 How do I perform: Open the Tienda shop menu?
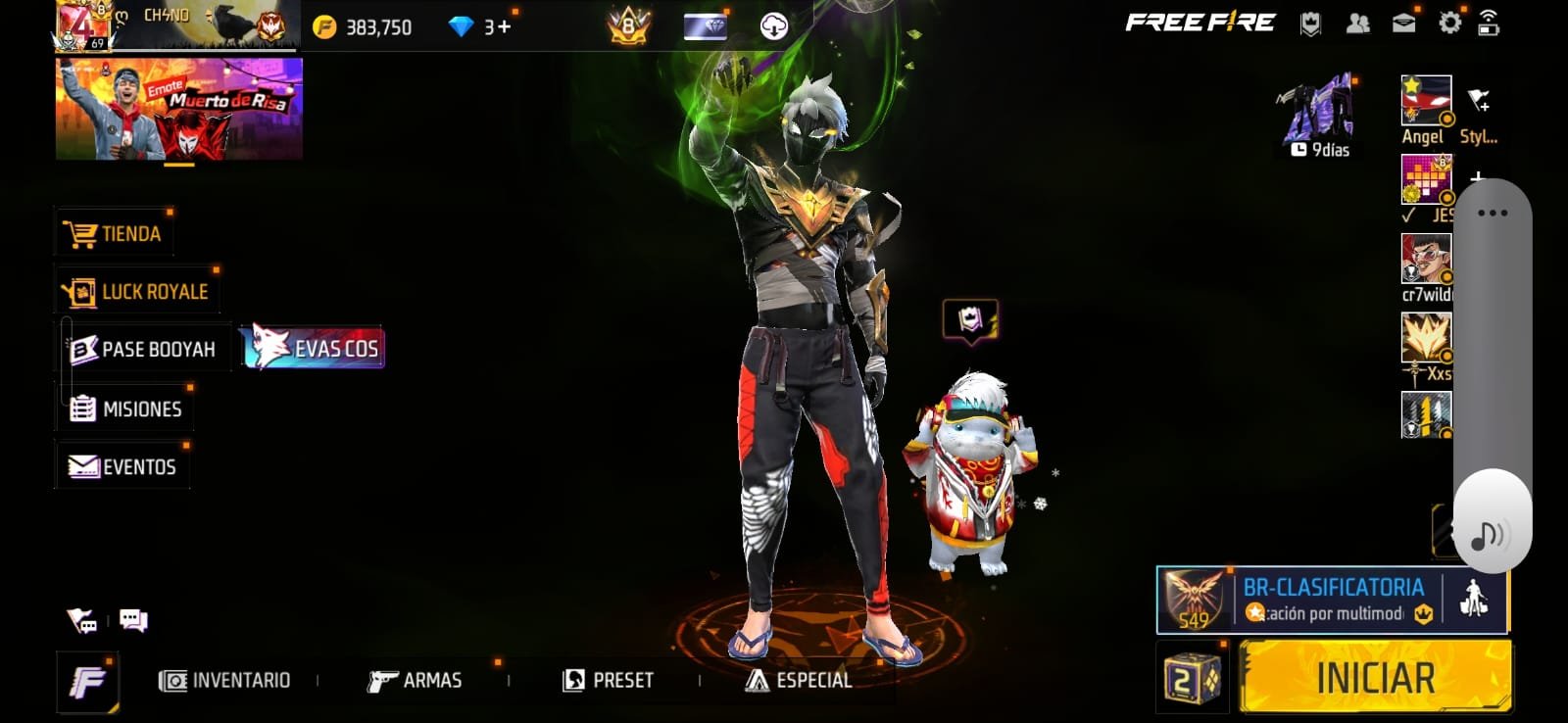point(116,234)
